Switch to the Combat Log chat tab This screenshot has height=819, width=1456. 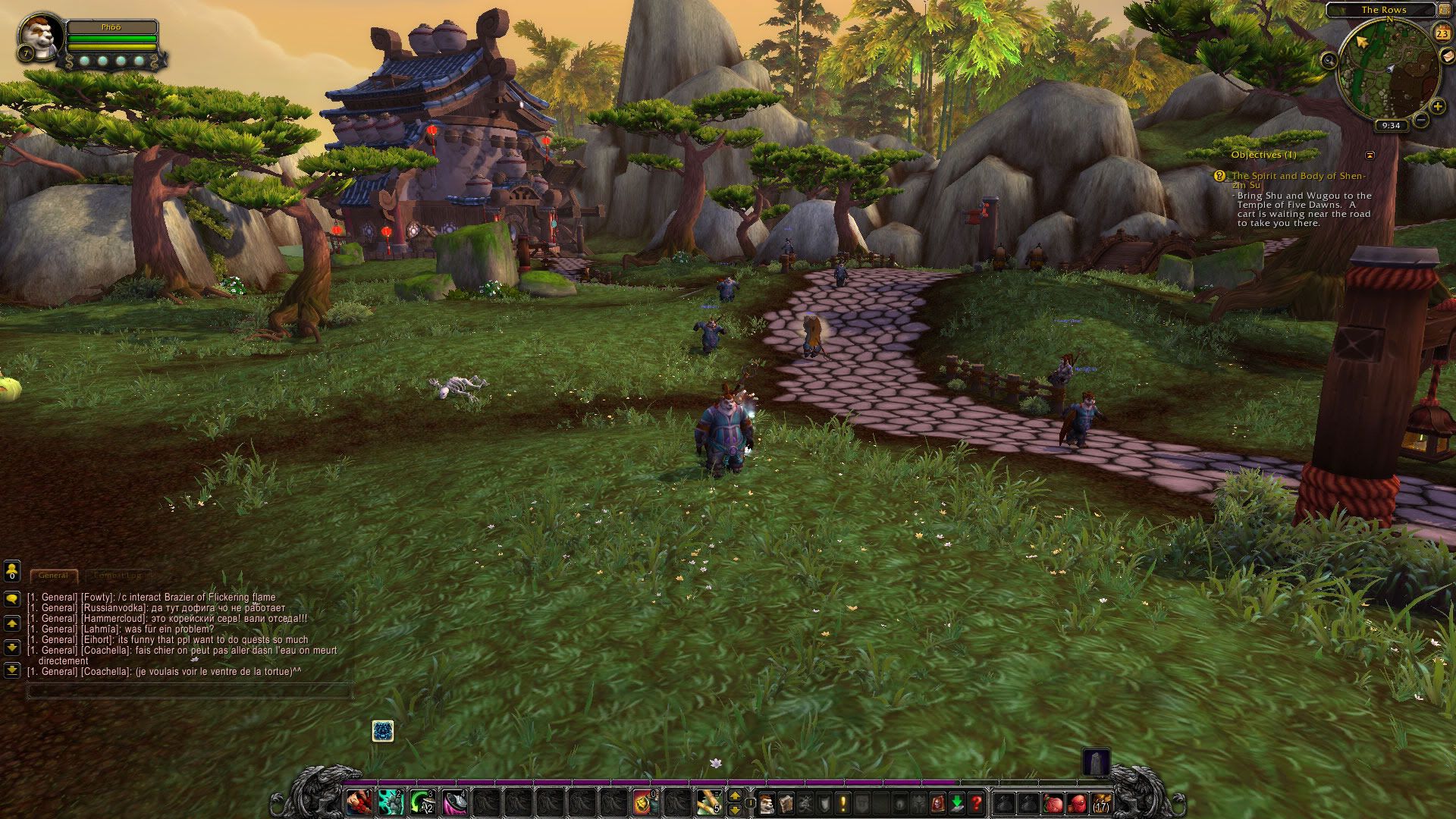click(118, 576)
